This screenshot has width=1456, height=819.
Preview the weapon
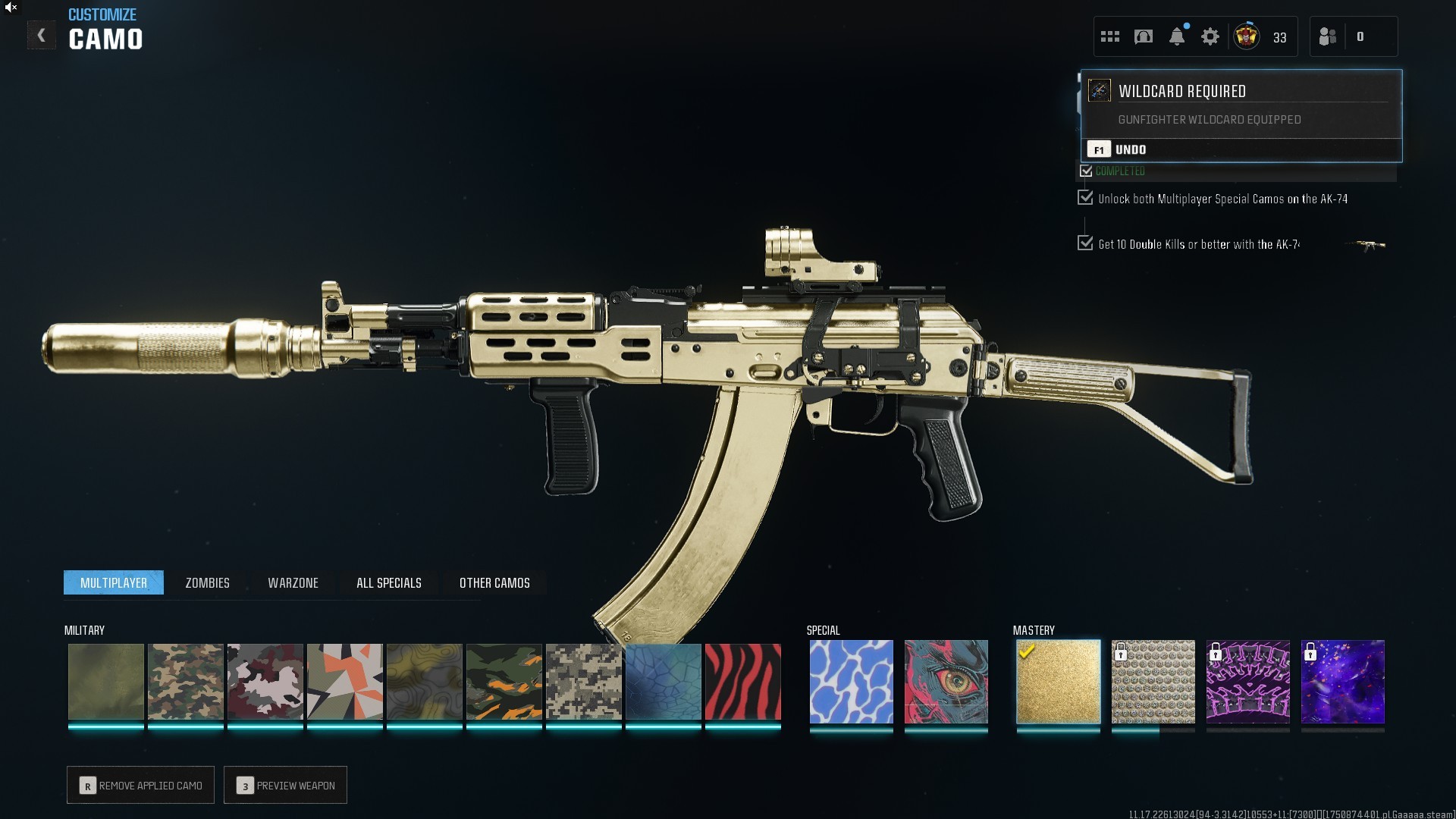(x=286, y=785)
